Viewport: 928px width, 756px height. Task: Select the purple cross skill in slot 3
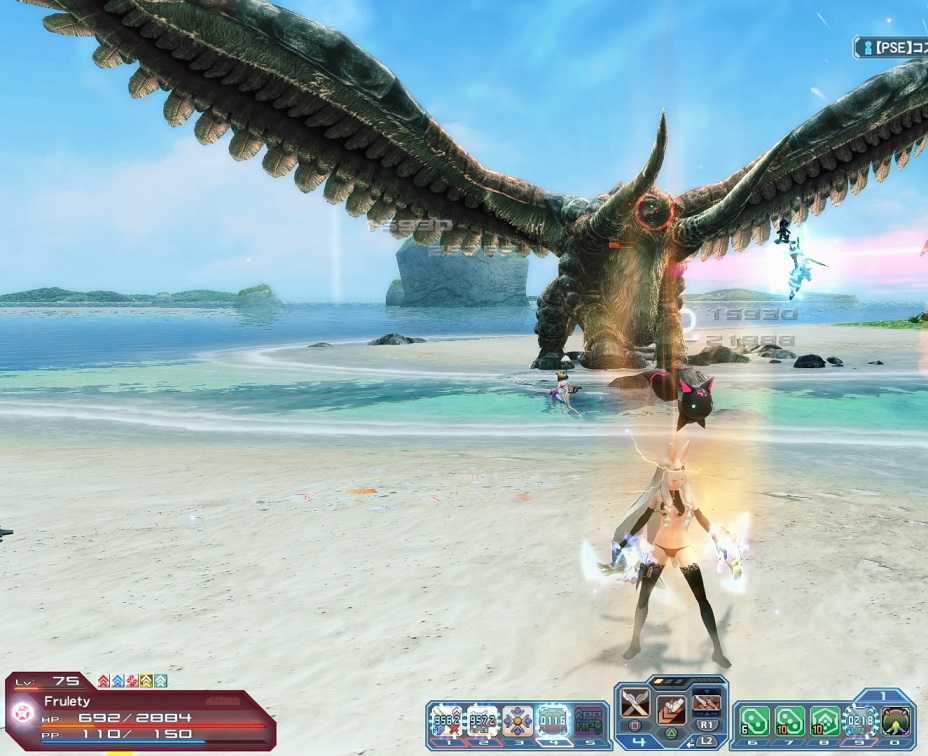517,720
